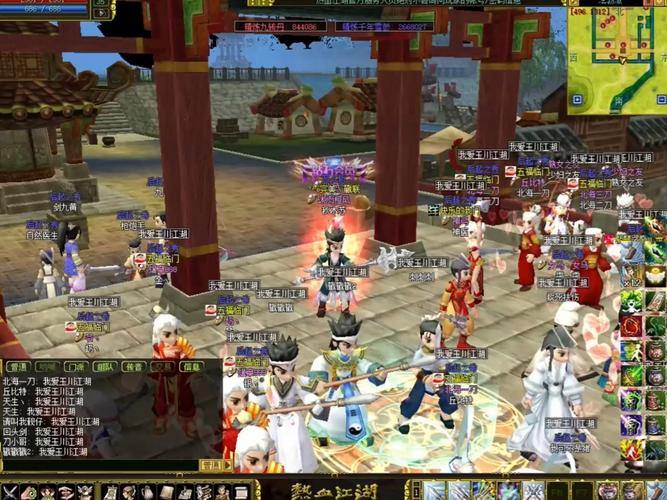
Task: Show the 传音 chat tab
Action: click(133, 367)
